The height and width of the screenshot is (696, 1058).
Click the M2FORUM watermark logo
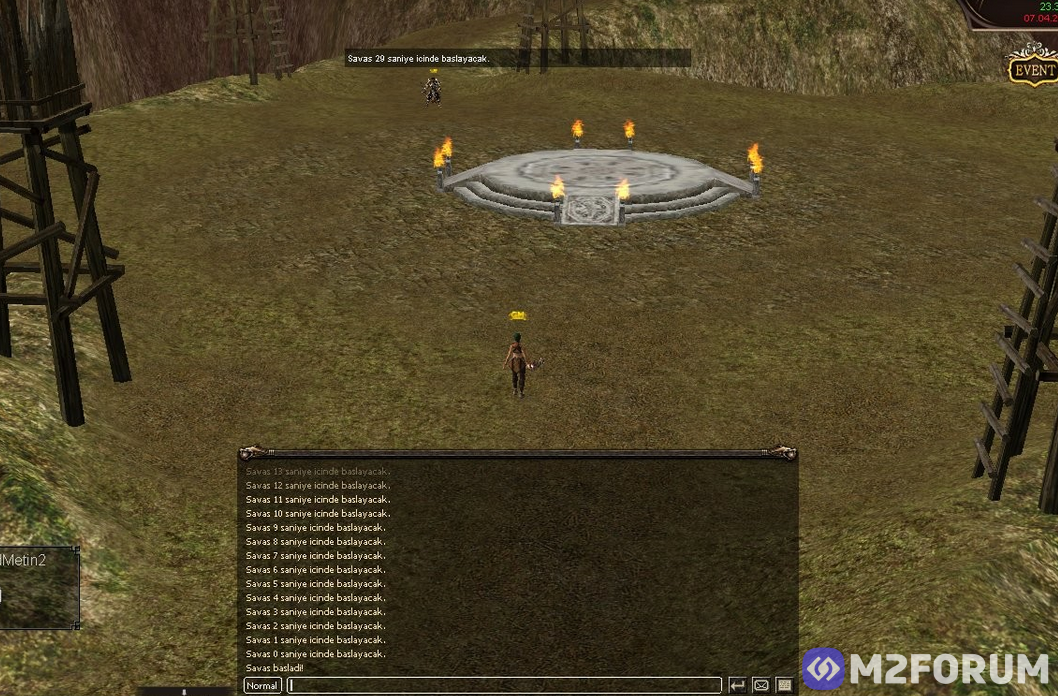tap(926, 669)
